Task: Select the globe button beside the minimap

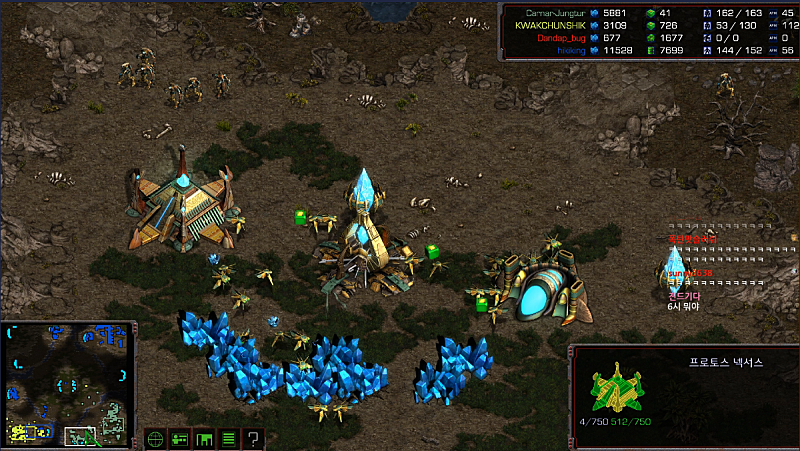Action: pos(155,438)
